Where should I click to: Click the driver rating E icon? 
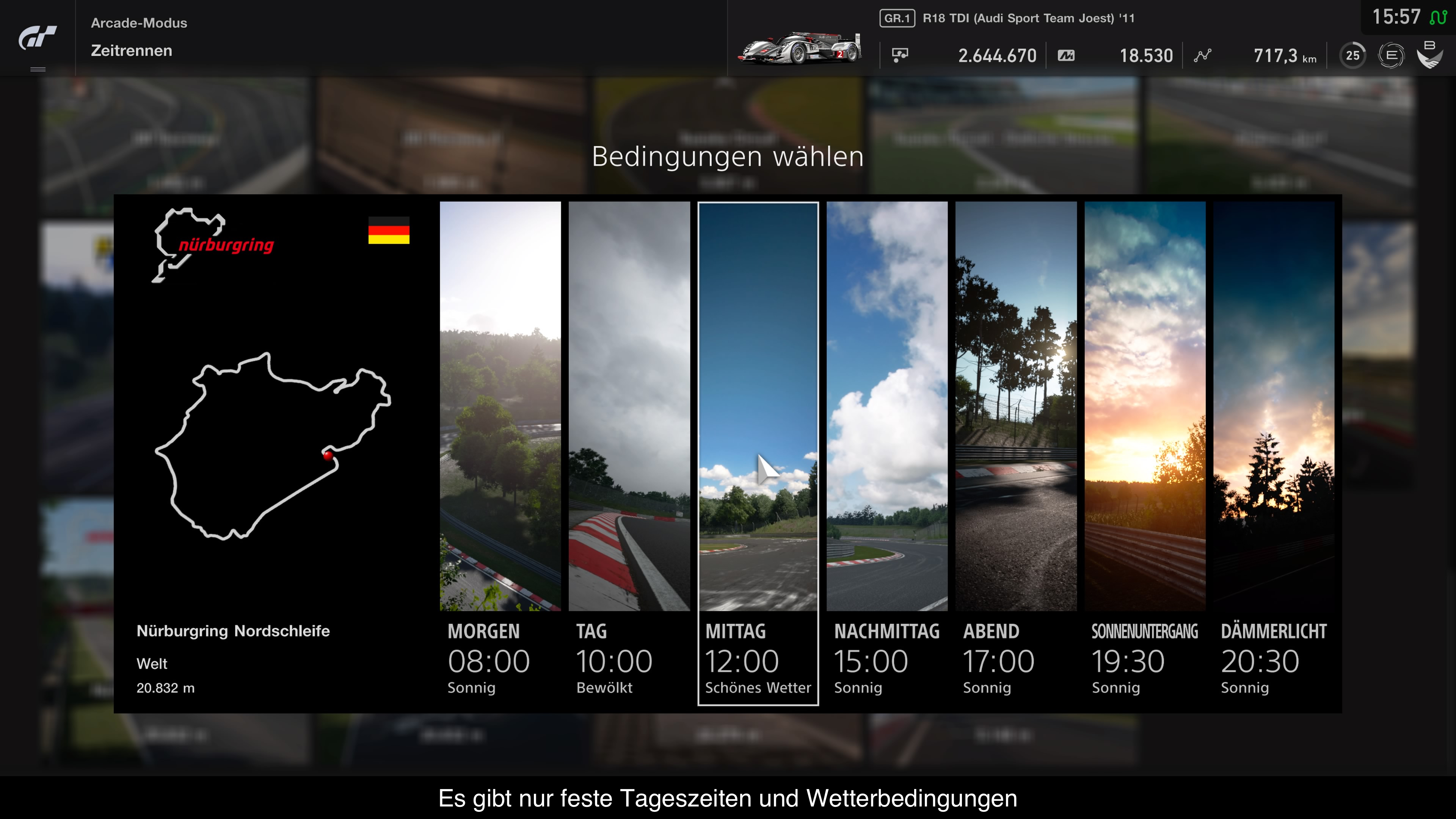click(1391, 55)
